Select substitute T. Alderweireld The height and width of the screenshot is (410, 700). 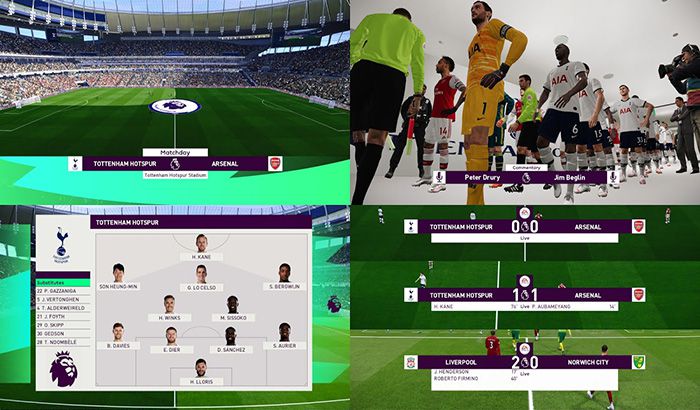62,309
